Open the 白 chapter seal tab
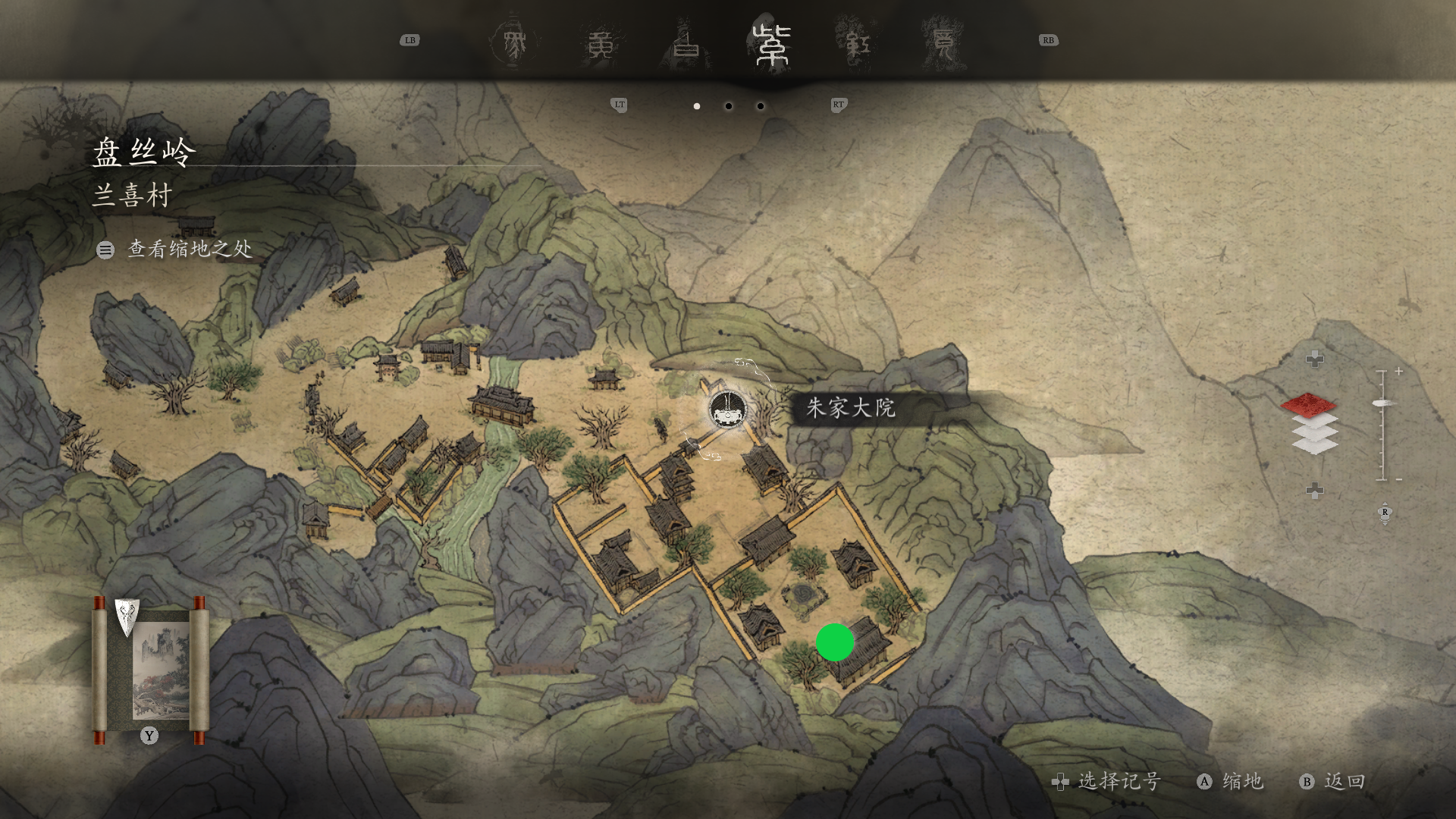The width and height of the screenshot is (1456, 819). (687, 44)
